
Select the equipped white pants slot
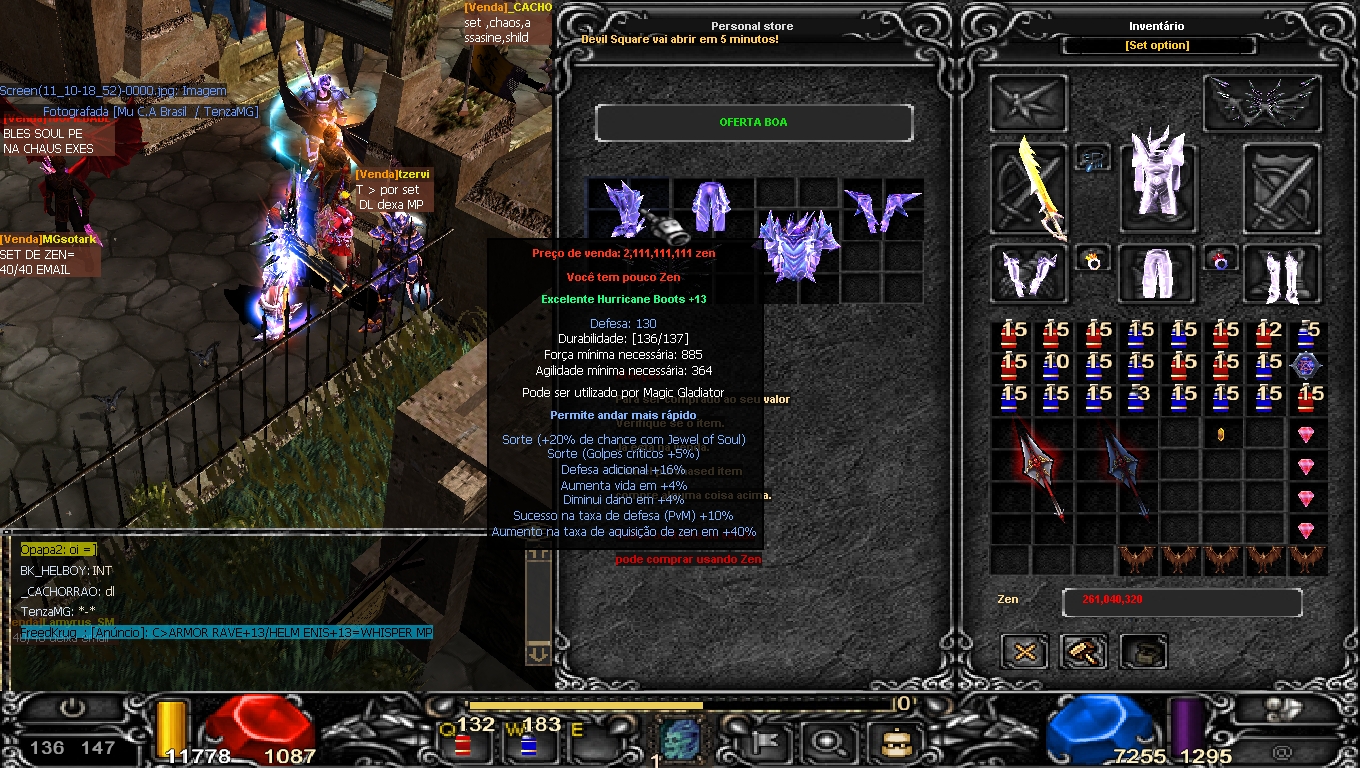(1156, 273)
